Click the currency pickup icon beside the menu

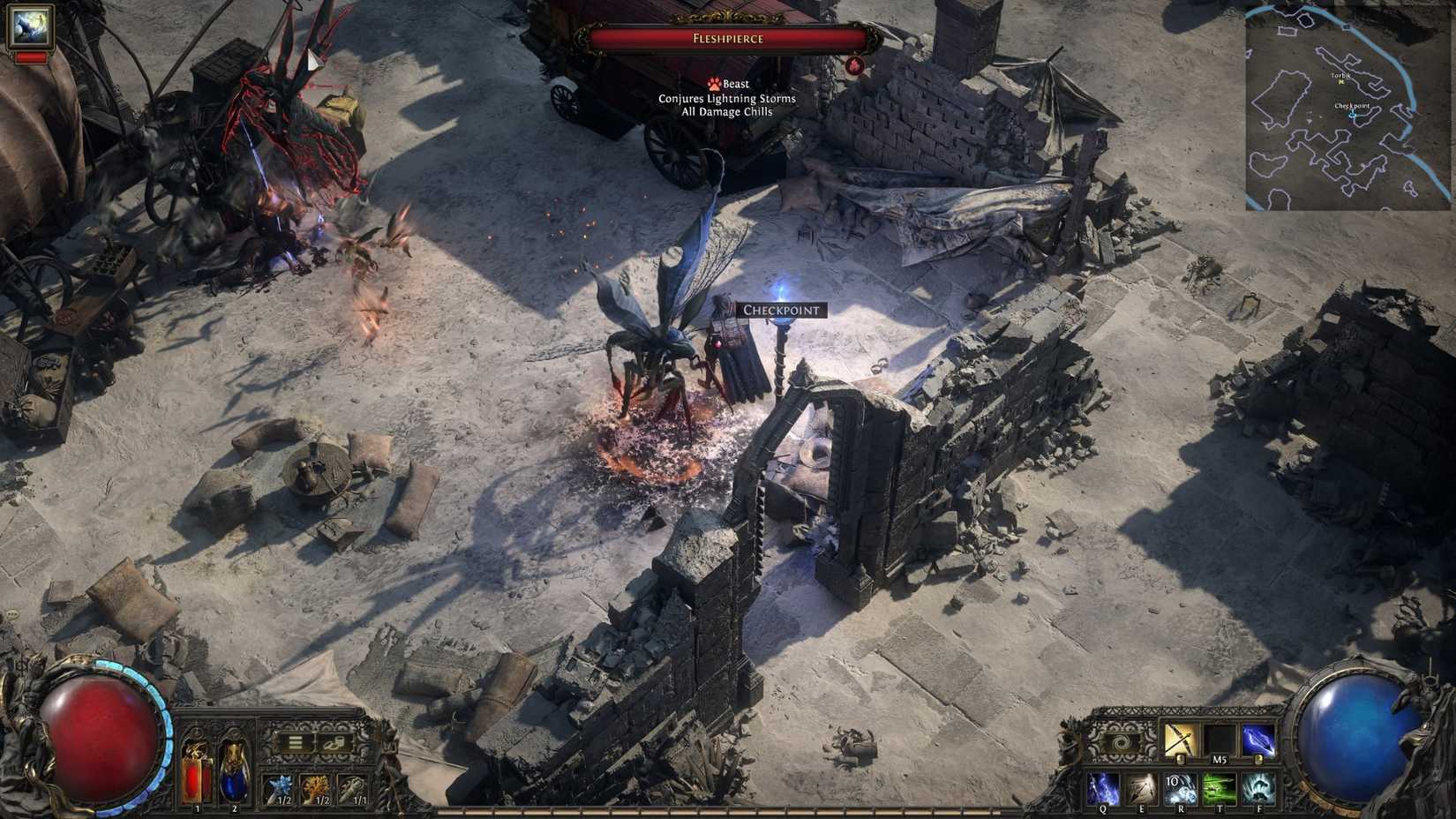[x=333, y=744]
